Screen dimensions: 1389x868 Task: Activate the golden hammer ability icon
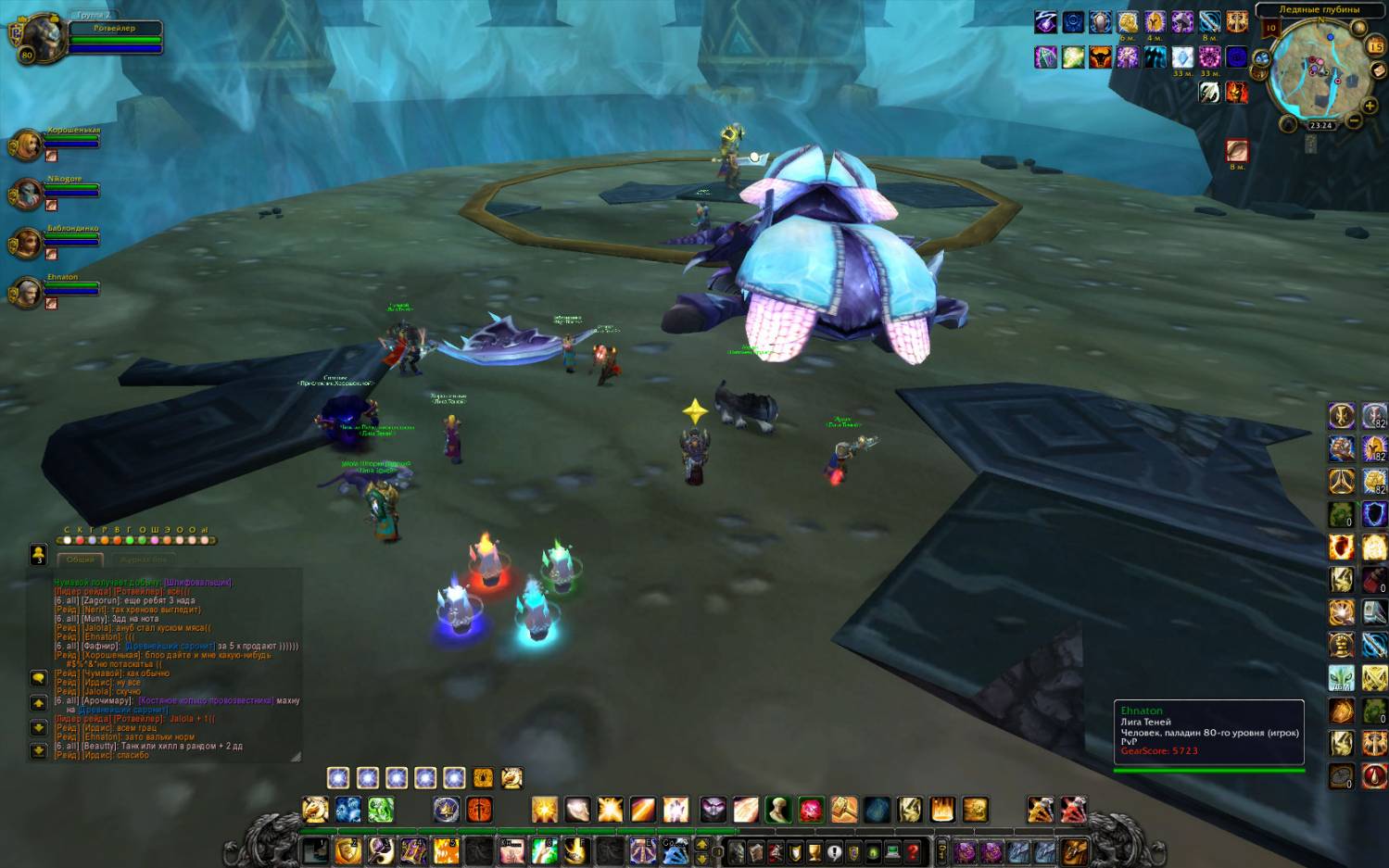click(843, 810)
